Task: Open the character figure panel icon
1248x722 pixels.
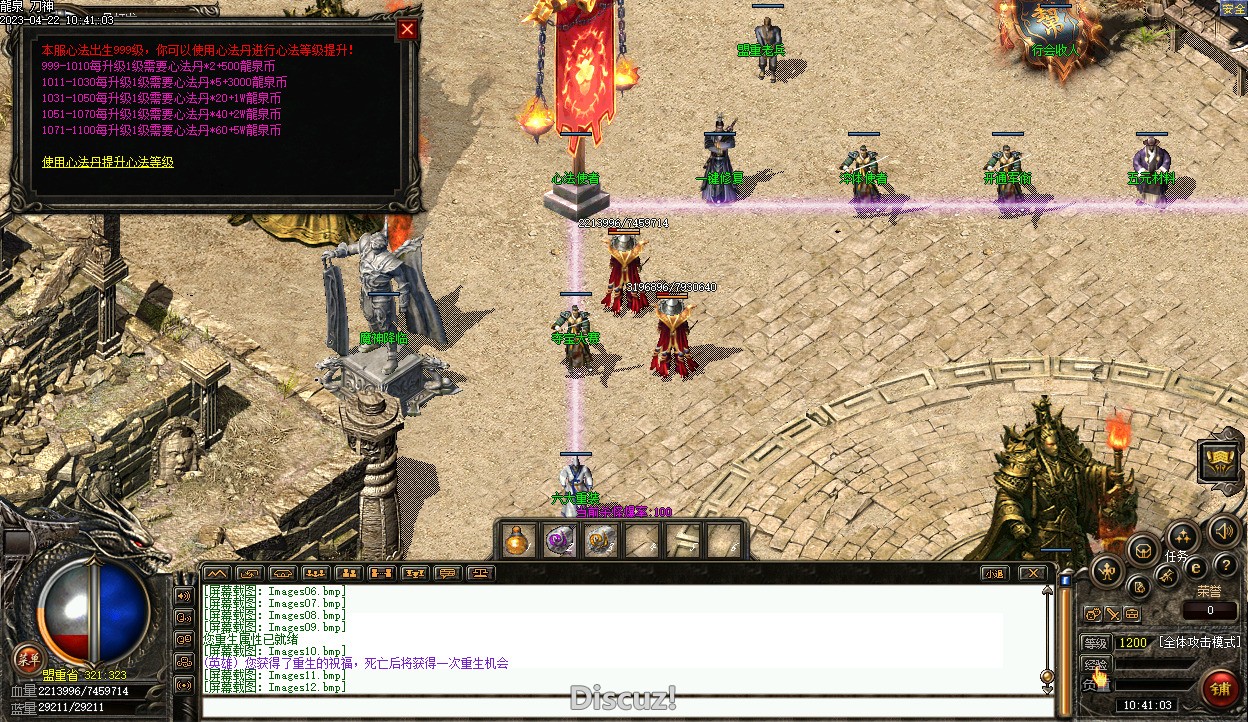Action: [1106, 572]
